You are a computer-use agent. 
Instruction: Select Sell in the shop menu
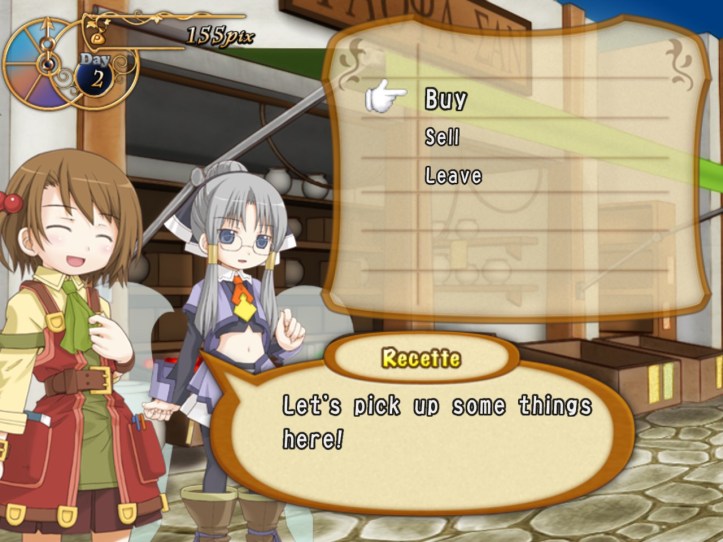click(x=442, y=138)
